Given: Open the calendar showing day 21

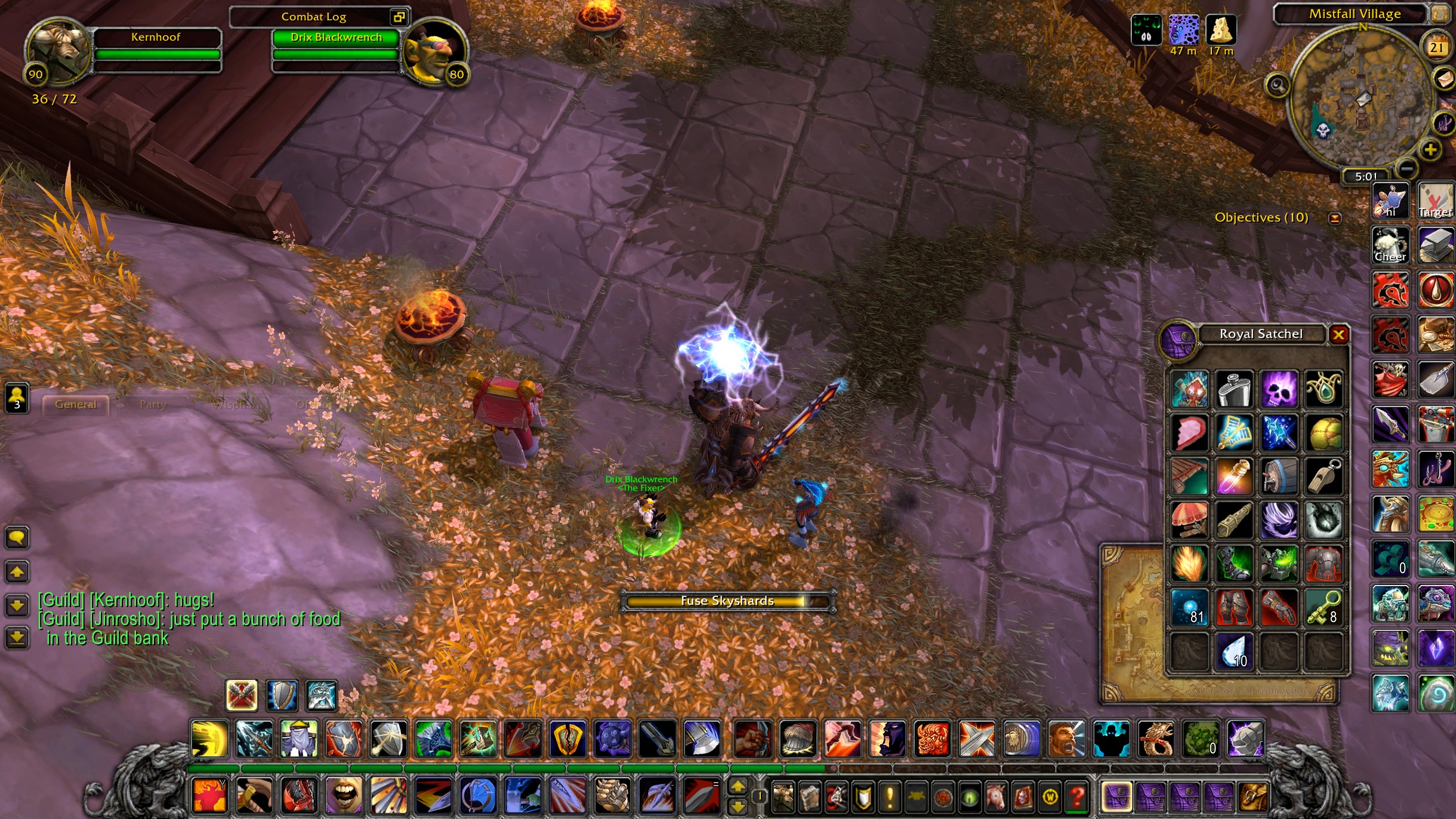Looking at the screenshot, I should point(1436,47).
